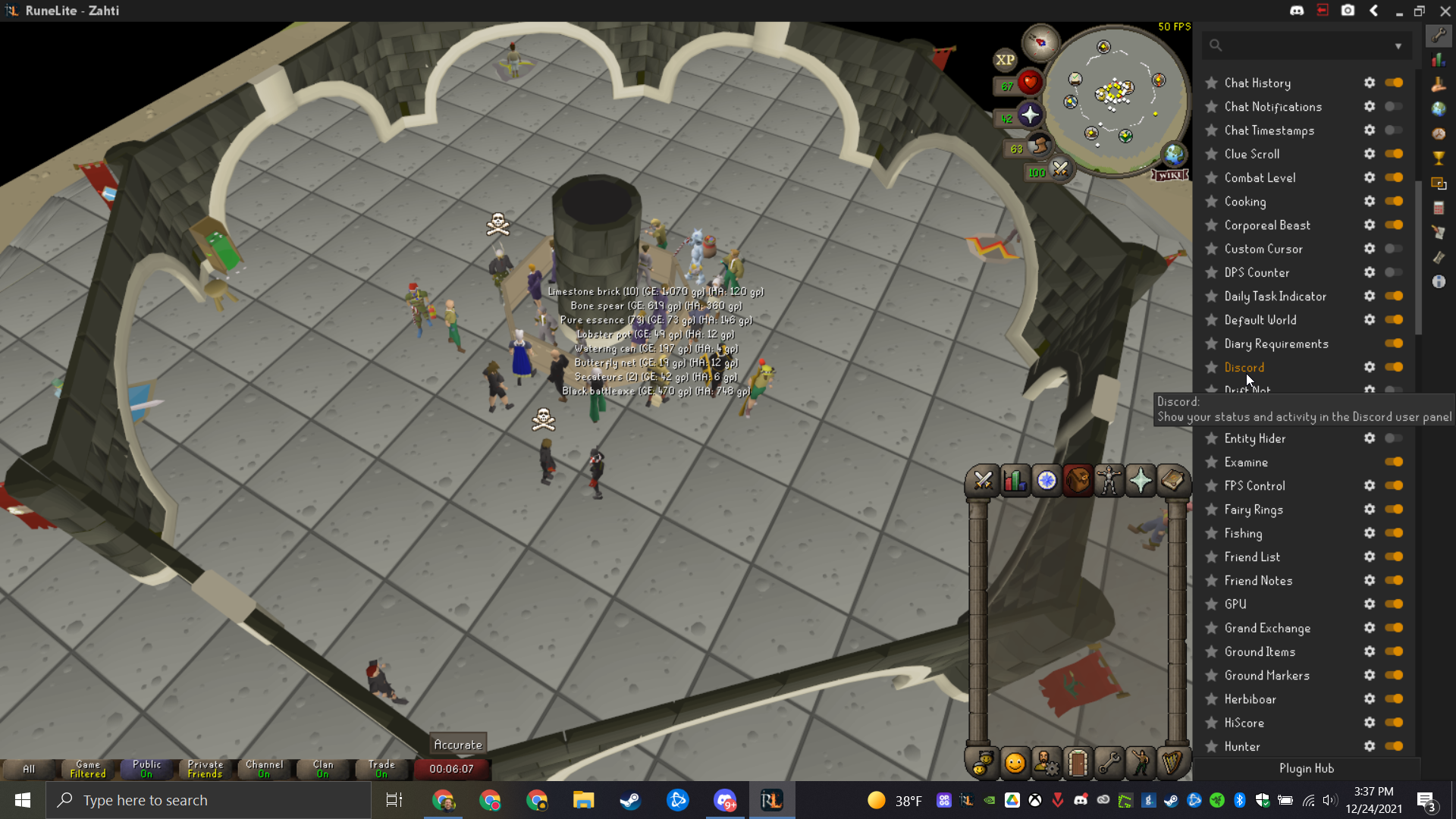Screen dimensions: 1456x819
Task: Close the RuneLite window
Action: 1445,11
